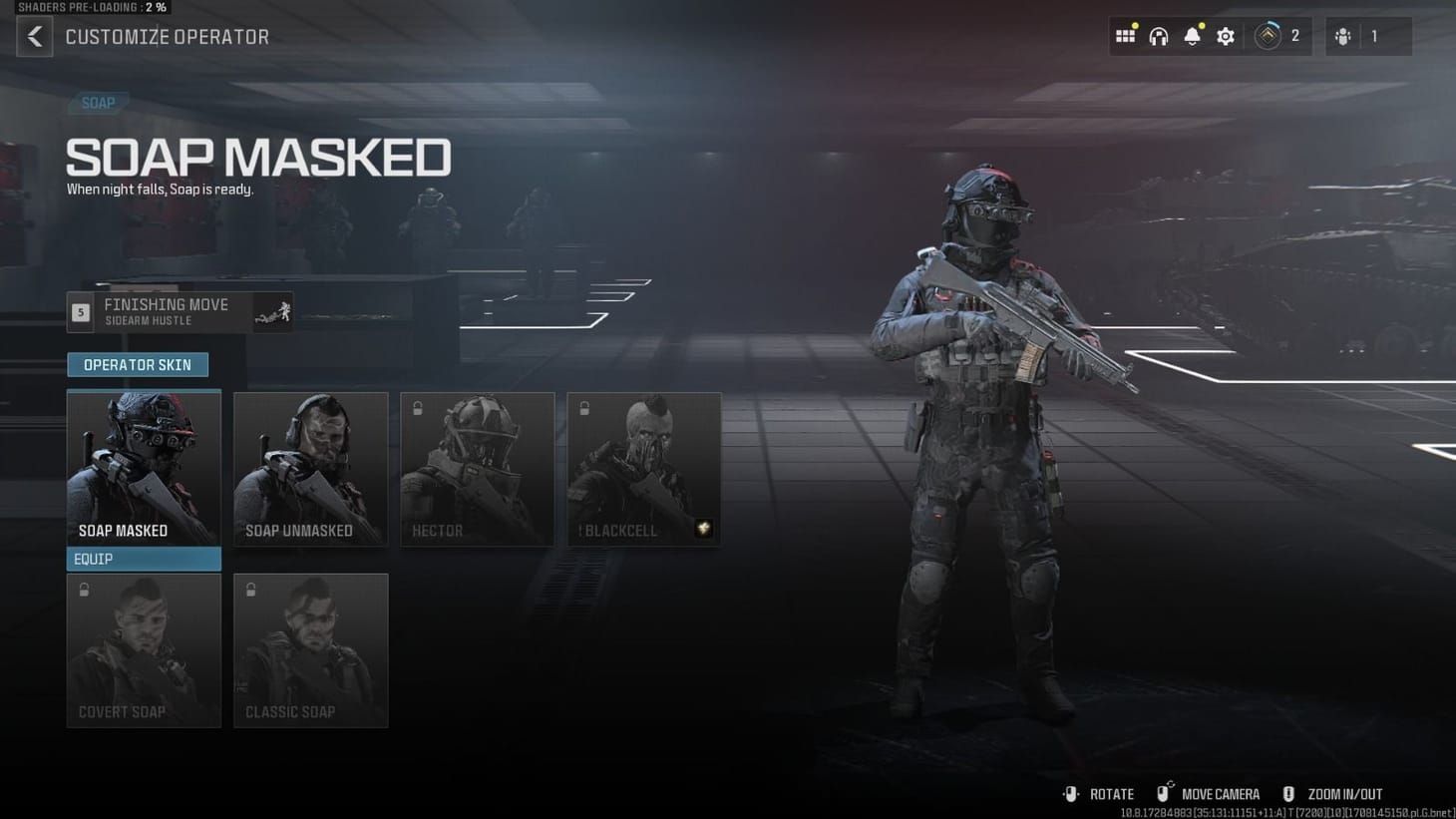Click the social headset icon
This screenshot has width=1456, height=819.
[x=1158, y=35]
